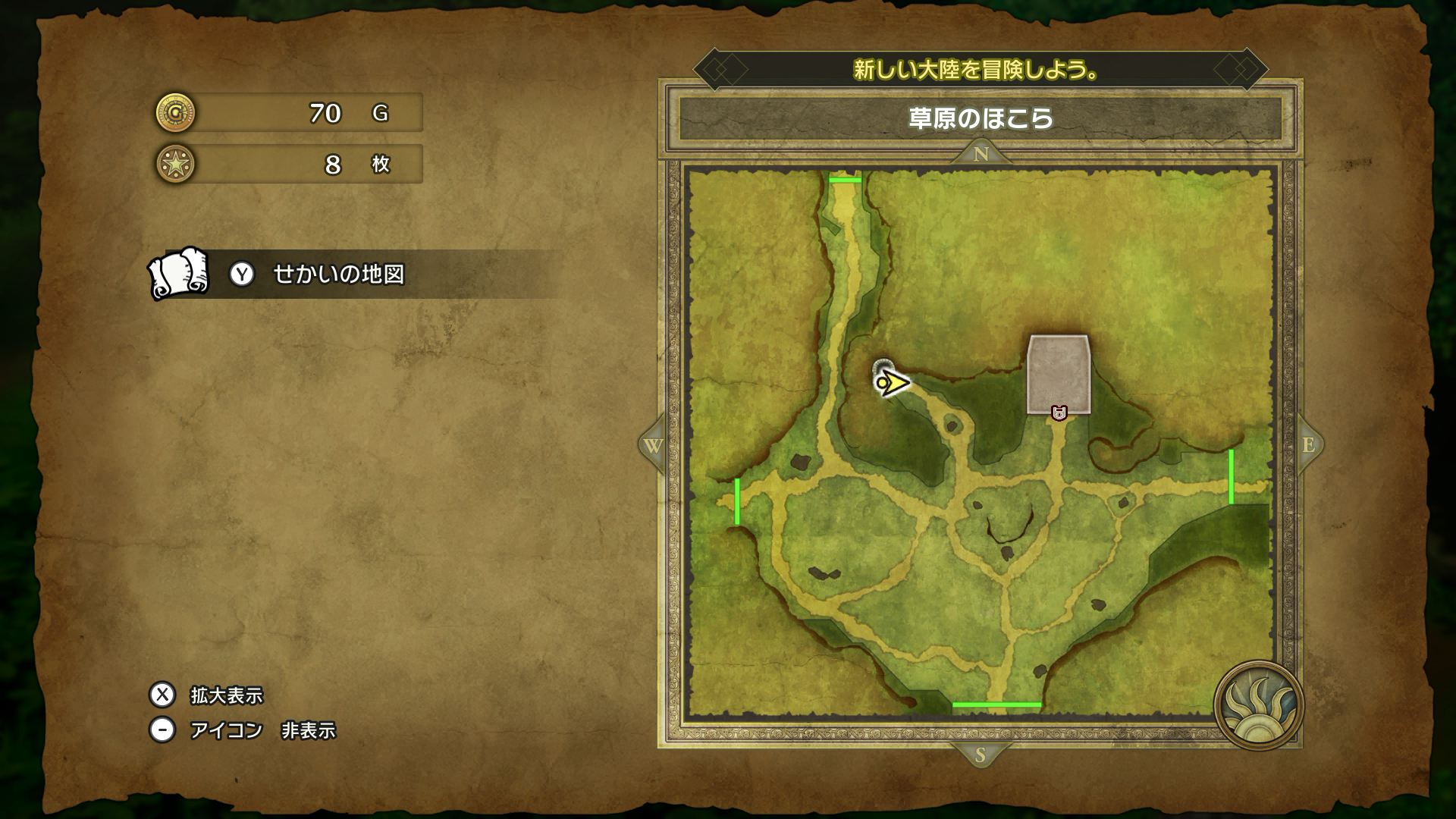
Task: Click the sun time-of-day emblem
Action: coord(1258,705)
